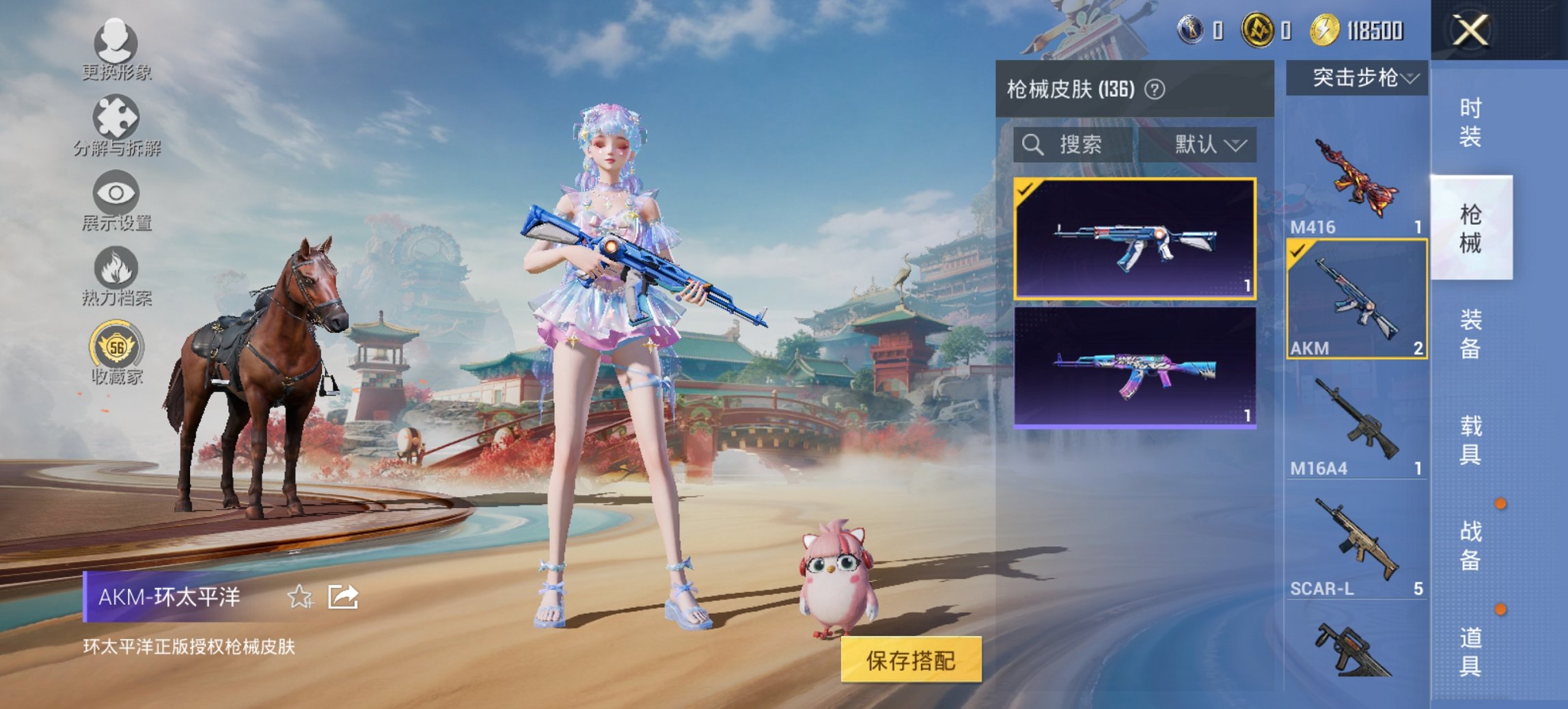Open the magnifier search icon in 搜索 bar
Viewport: 1568px width, 709px height.
tap(1032, 145)
